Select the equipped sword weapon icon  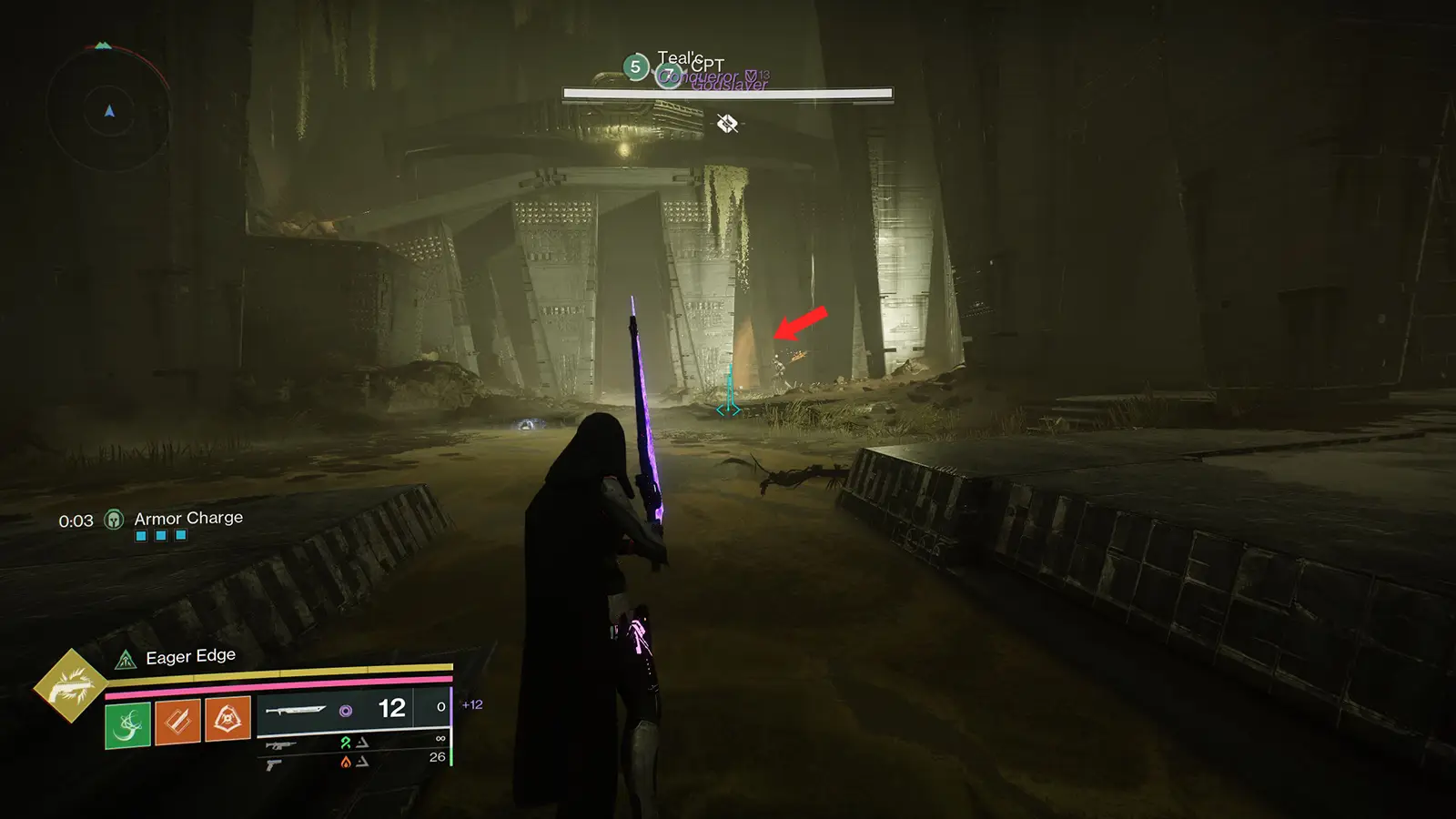296,710
